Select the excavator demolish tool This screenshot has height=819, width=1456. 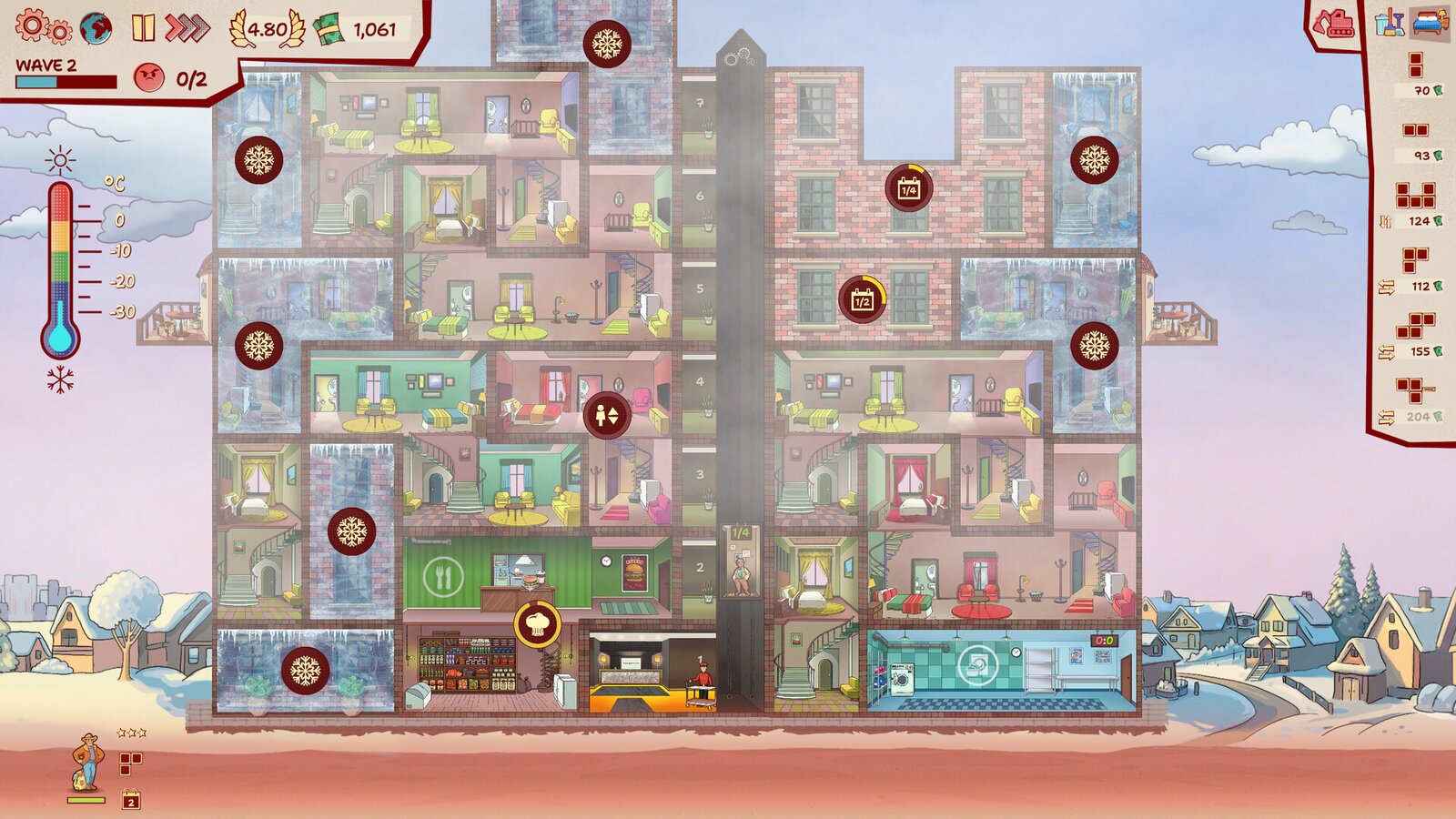click(1336, 24)
